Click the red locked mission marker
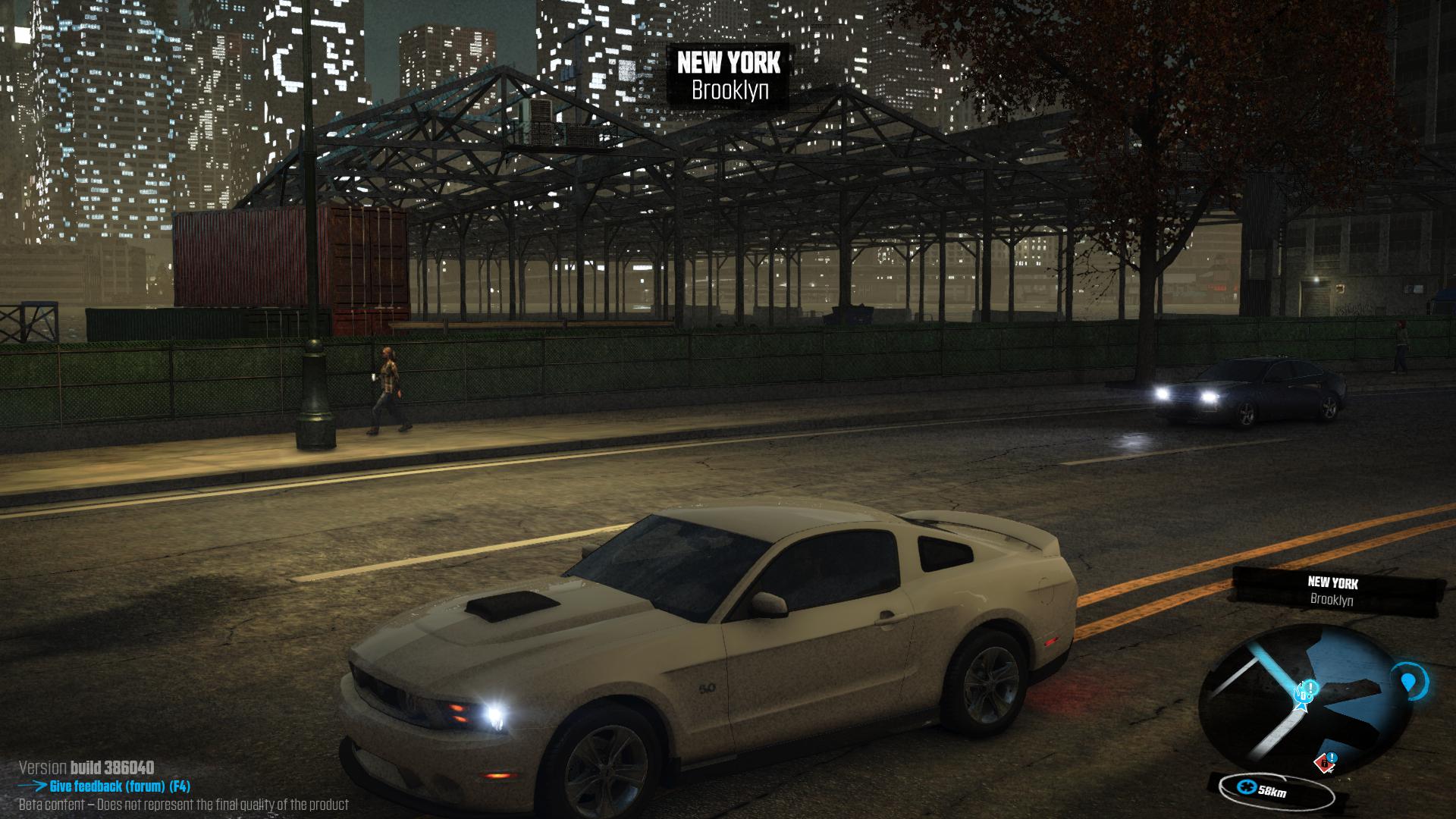This screenshot has width=1456, height=819. [1324, 762]
